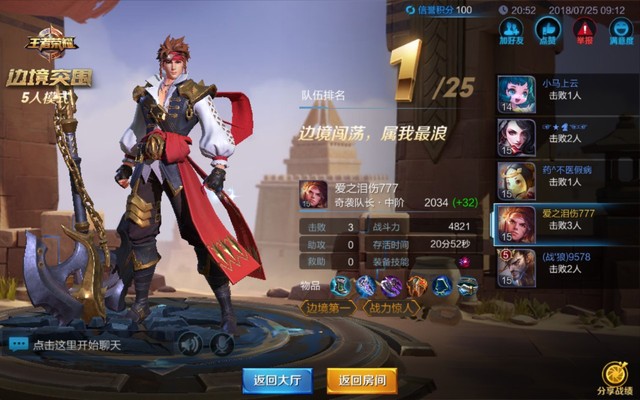Viewport: 640px width, 400px height.
Task: Return to lobby with 返回大厅 button
Action: [x=277, y=380]
